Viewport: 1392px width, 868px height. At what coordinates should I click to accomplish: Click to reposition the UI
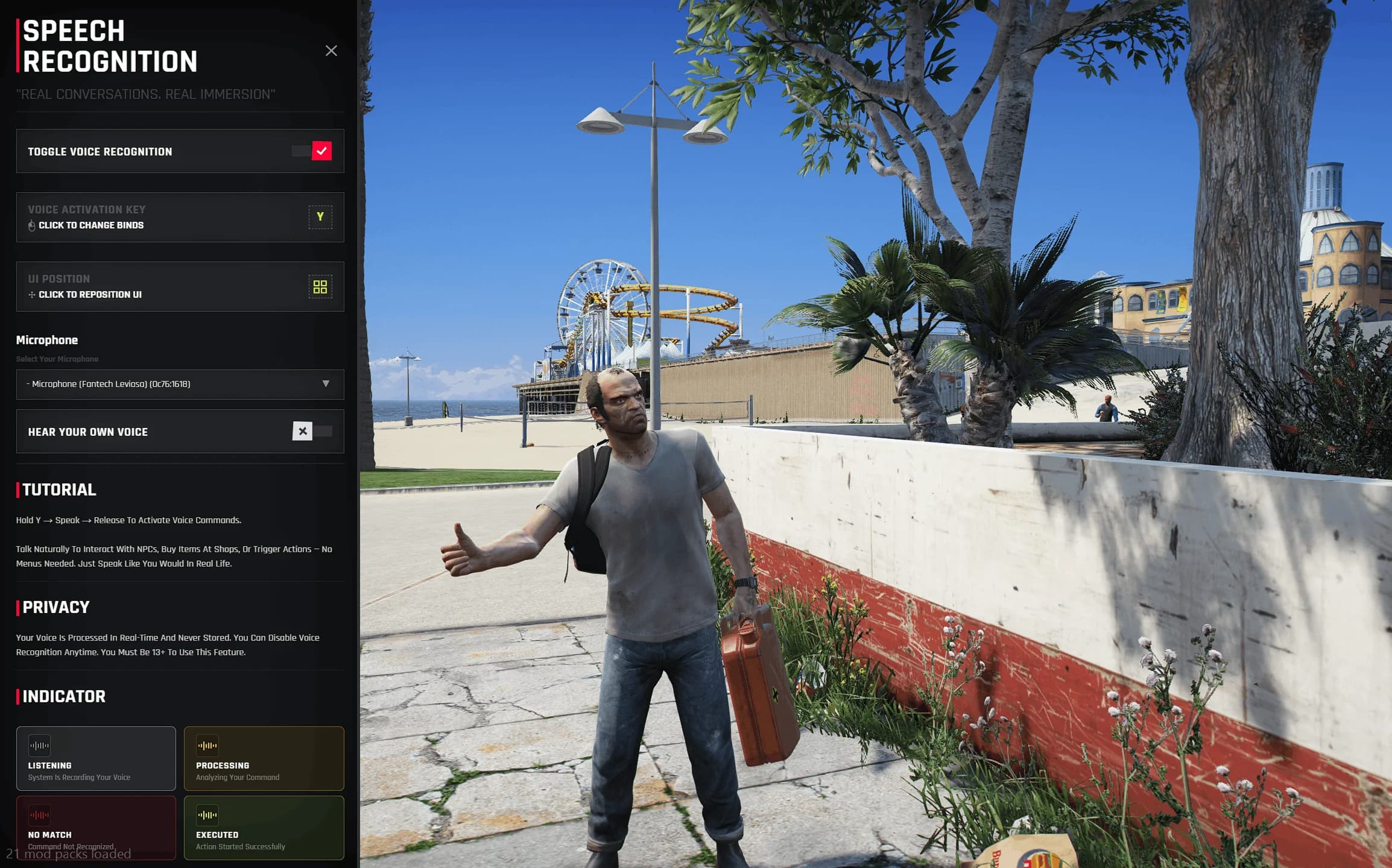[320, 287]
